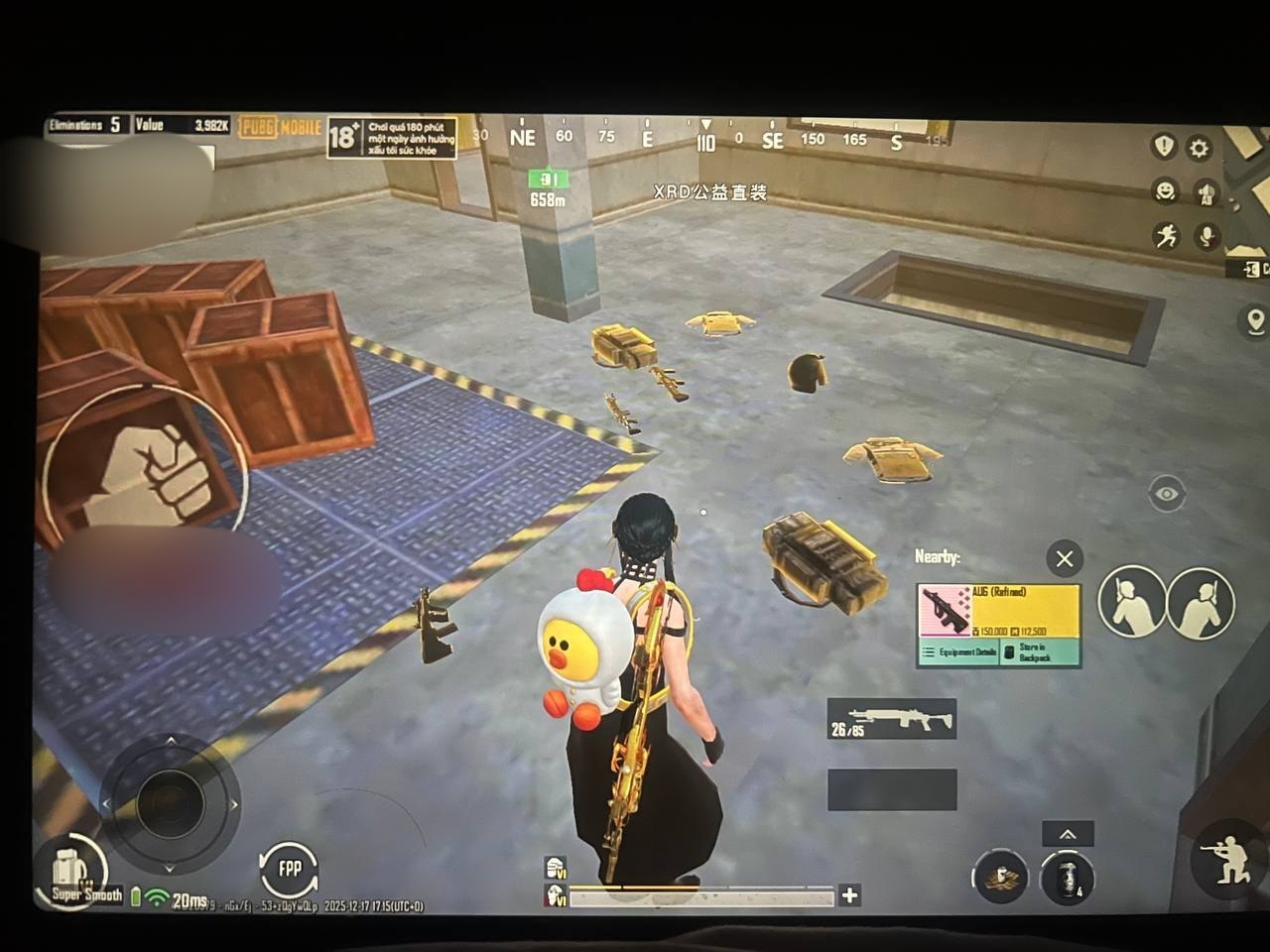Tap the running figure sprint icon

pos(1165,236)
